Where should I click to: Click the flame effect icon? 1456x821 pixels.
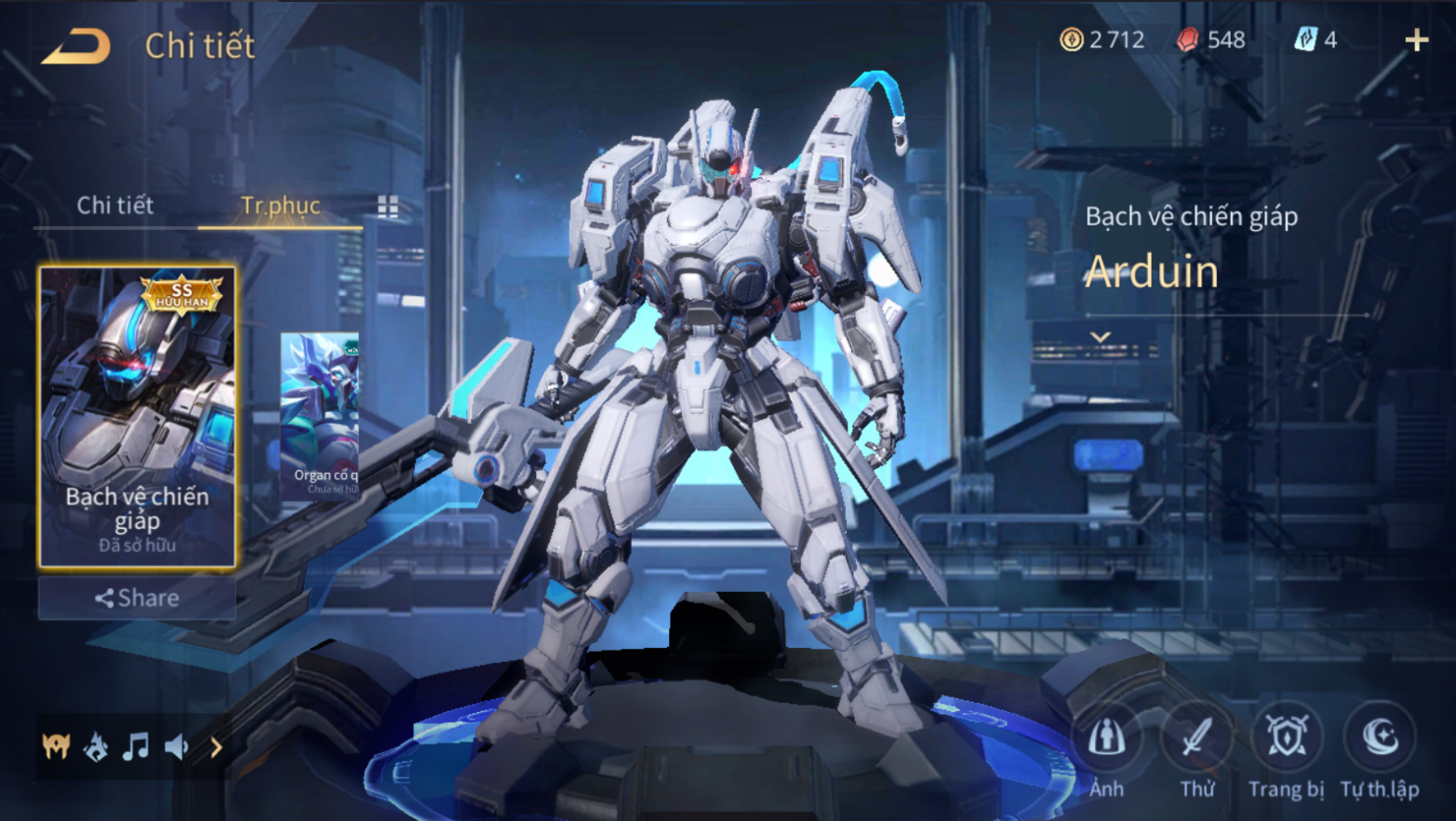96,747
